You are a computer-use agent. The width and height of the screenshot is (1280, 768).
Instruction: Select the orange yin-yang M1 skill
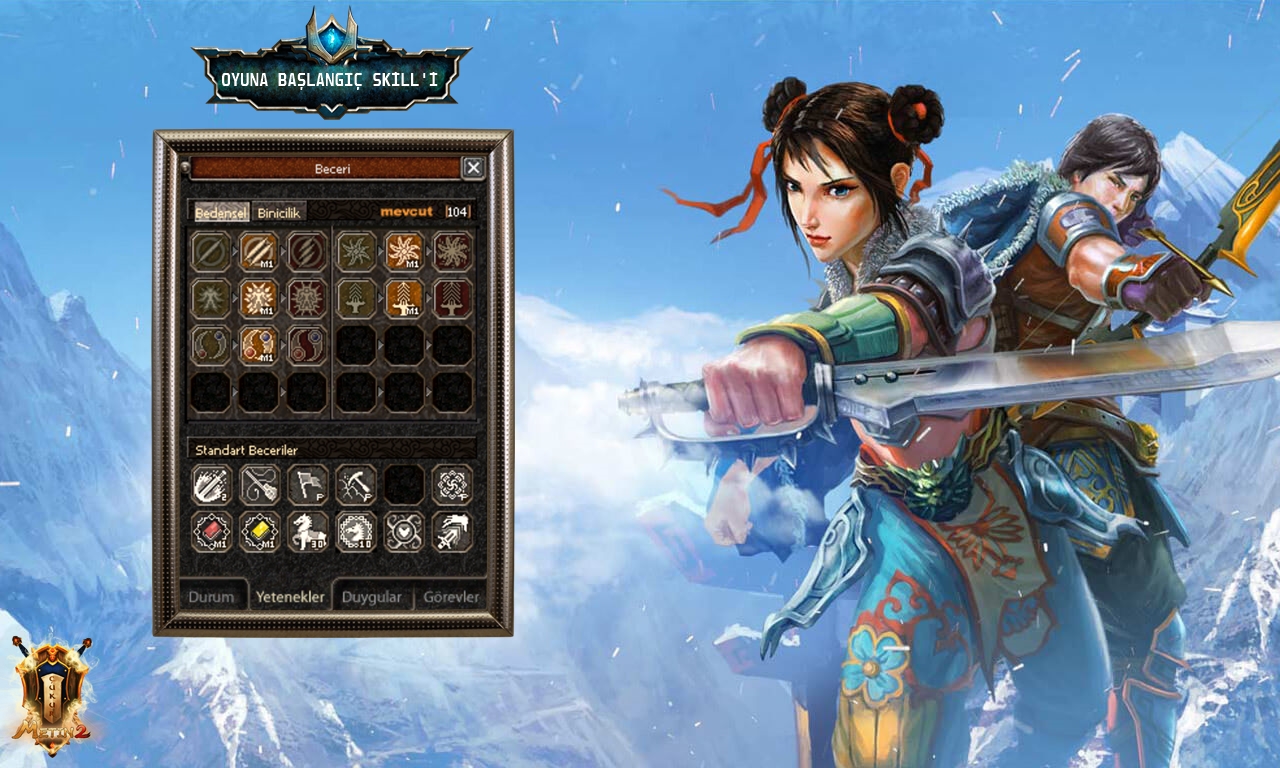[259, 345]
